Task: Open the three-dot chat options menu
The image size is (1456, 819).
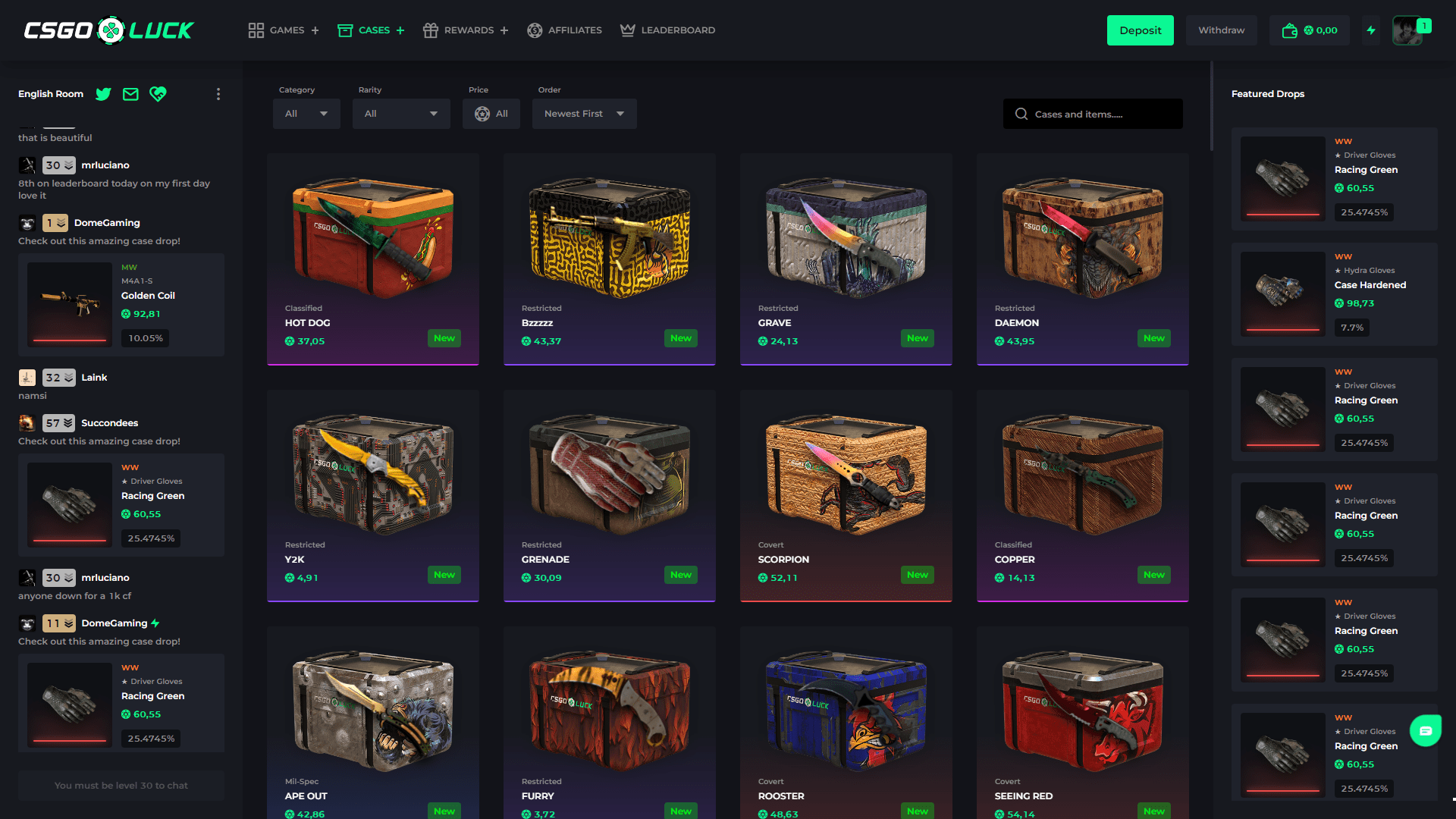Action: tap(218, 94)
